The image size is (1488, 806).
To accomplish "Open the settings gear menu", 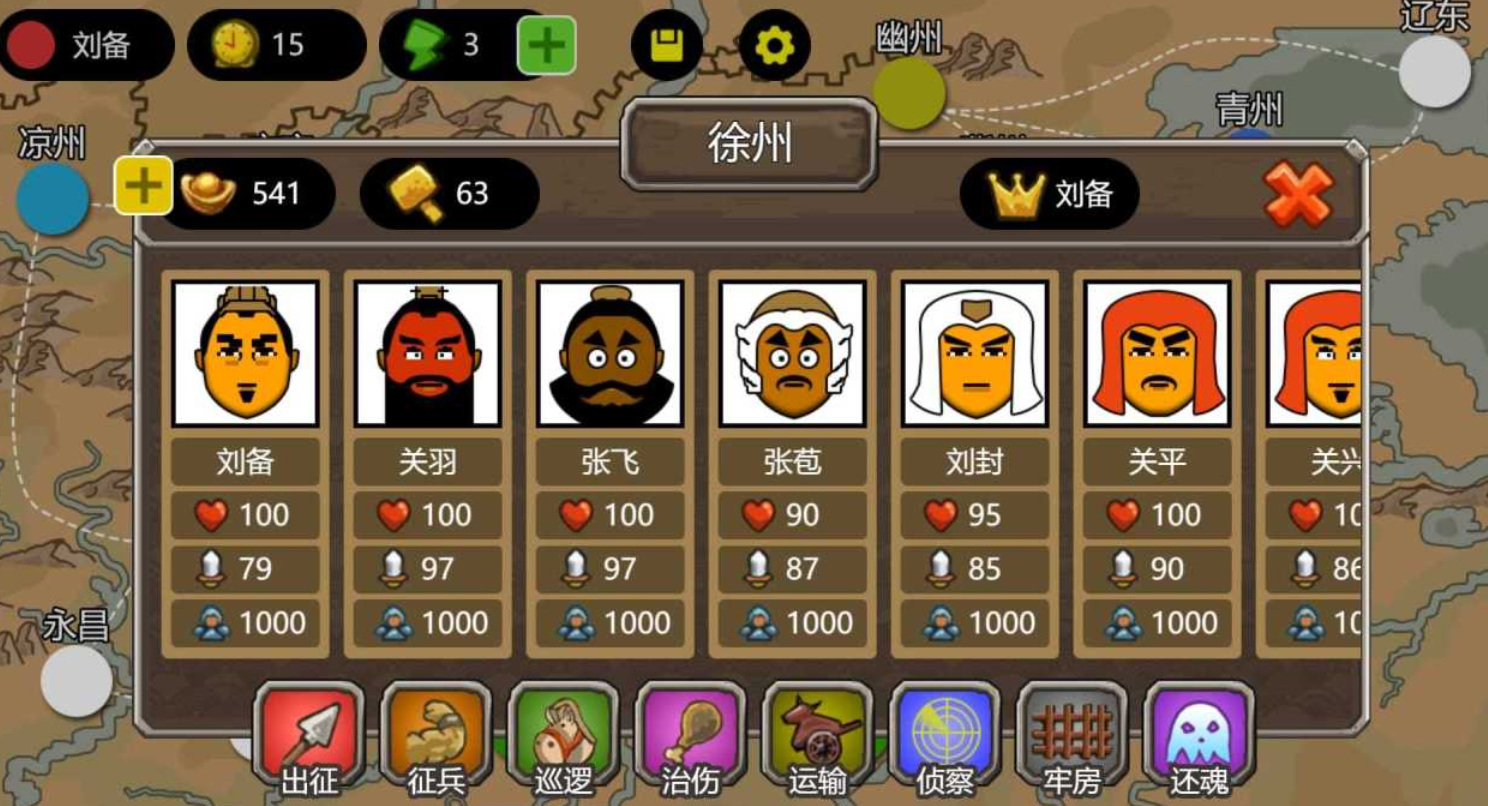I will click(775, 45).
